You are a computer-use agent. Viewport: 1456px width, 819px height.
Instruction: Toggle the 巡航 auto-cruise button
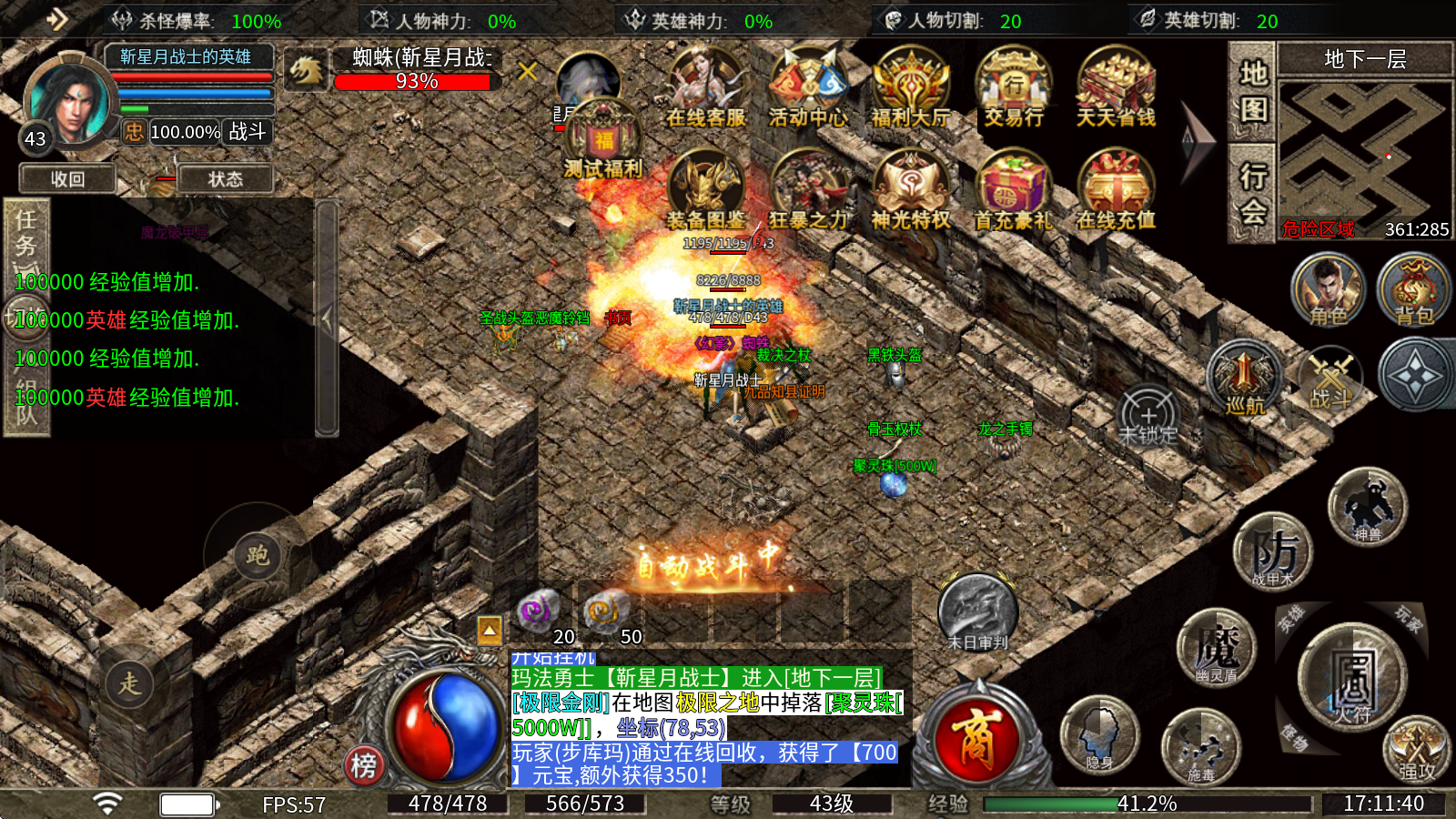click(1244, 378)
